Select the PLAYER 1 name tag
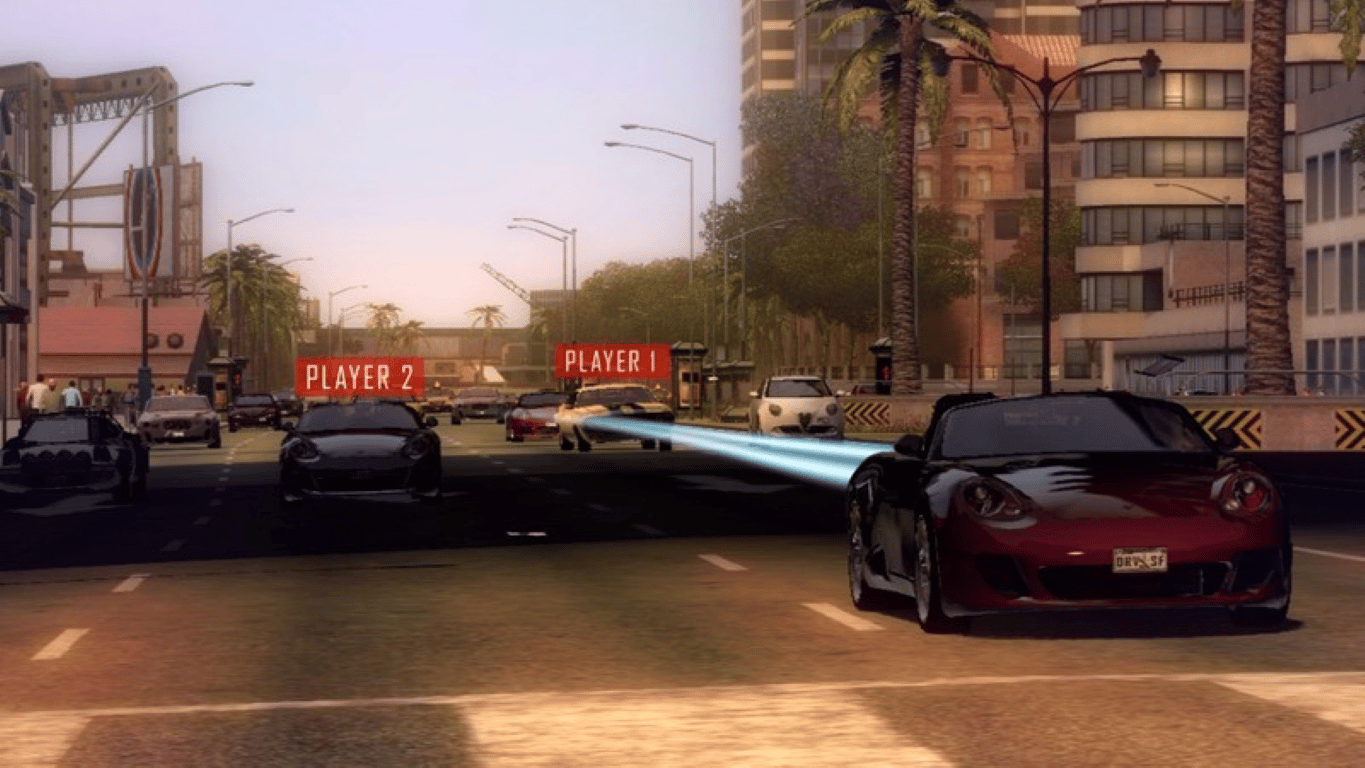The height and width of the screenshot is (768, 1365). point(607,365)
